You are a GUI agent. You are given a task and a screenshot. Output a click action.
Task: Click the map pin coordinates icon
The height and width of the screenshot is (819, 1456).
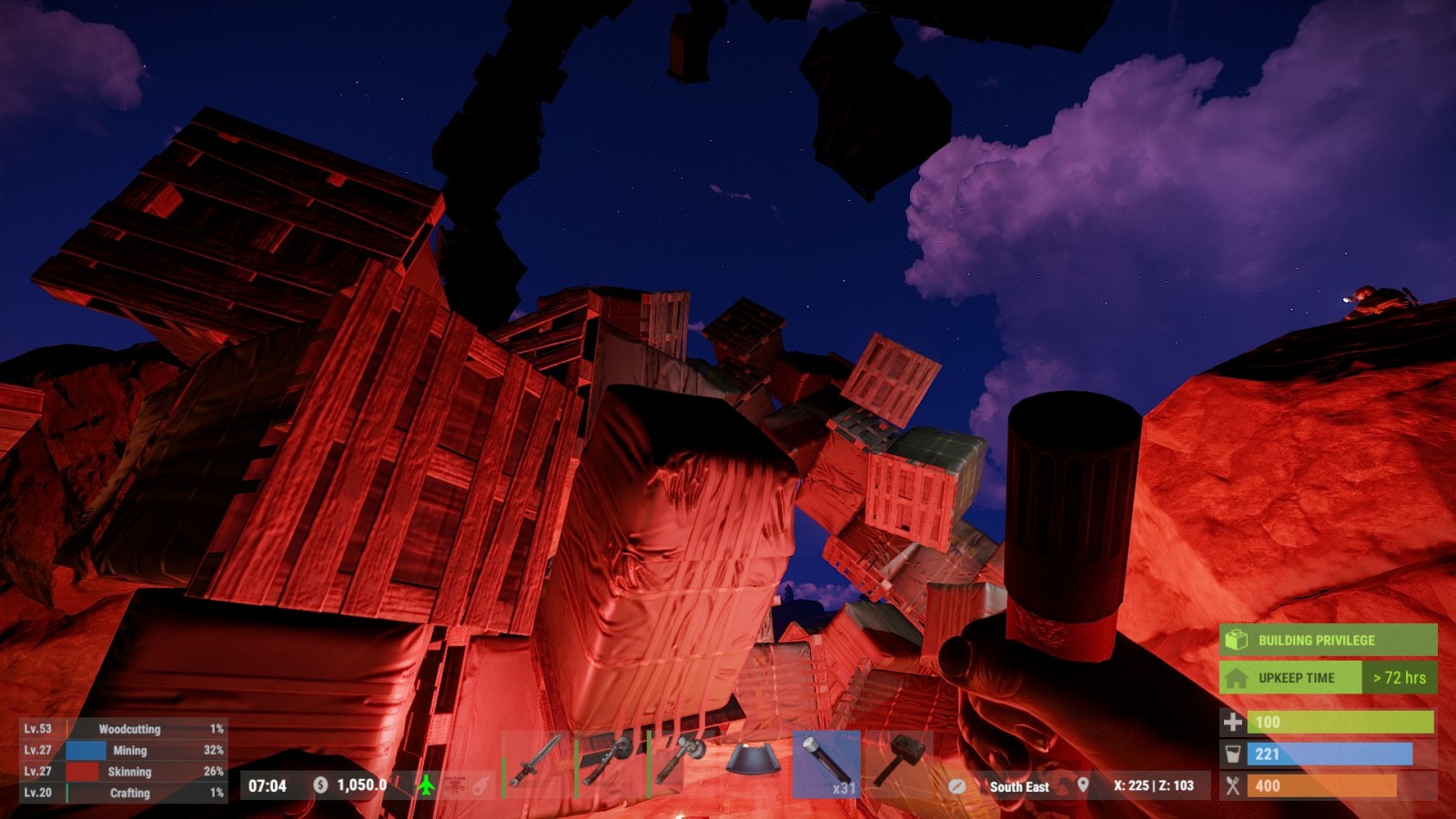click(1083, 784)
